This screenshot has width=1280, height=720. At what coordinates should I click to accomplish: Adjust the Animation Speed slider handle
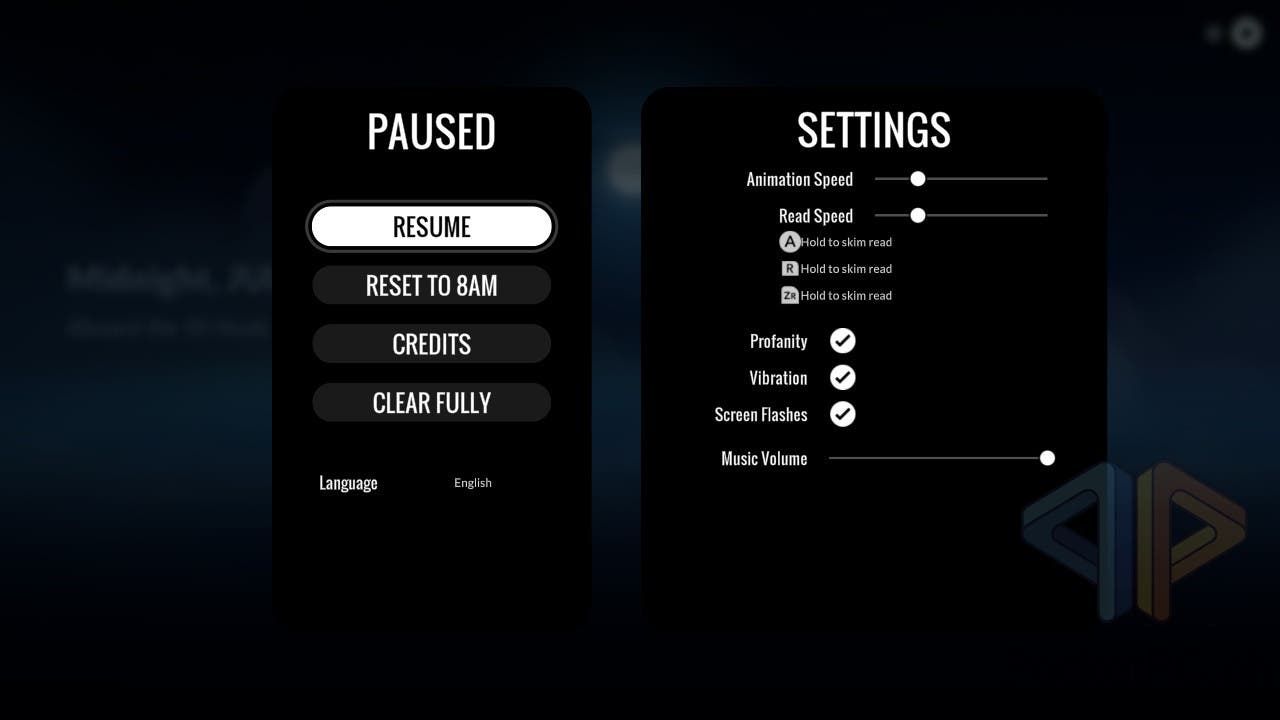point(917,179)
